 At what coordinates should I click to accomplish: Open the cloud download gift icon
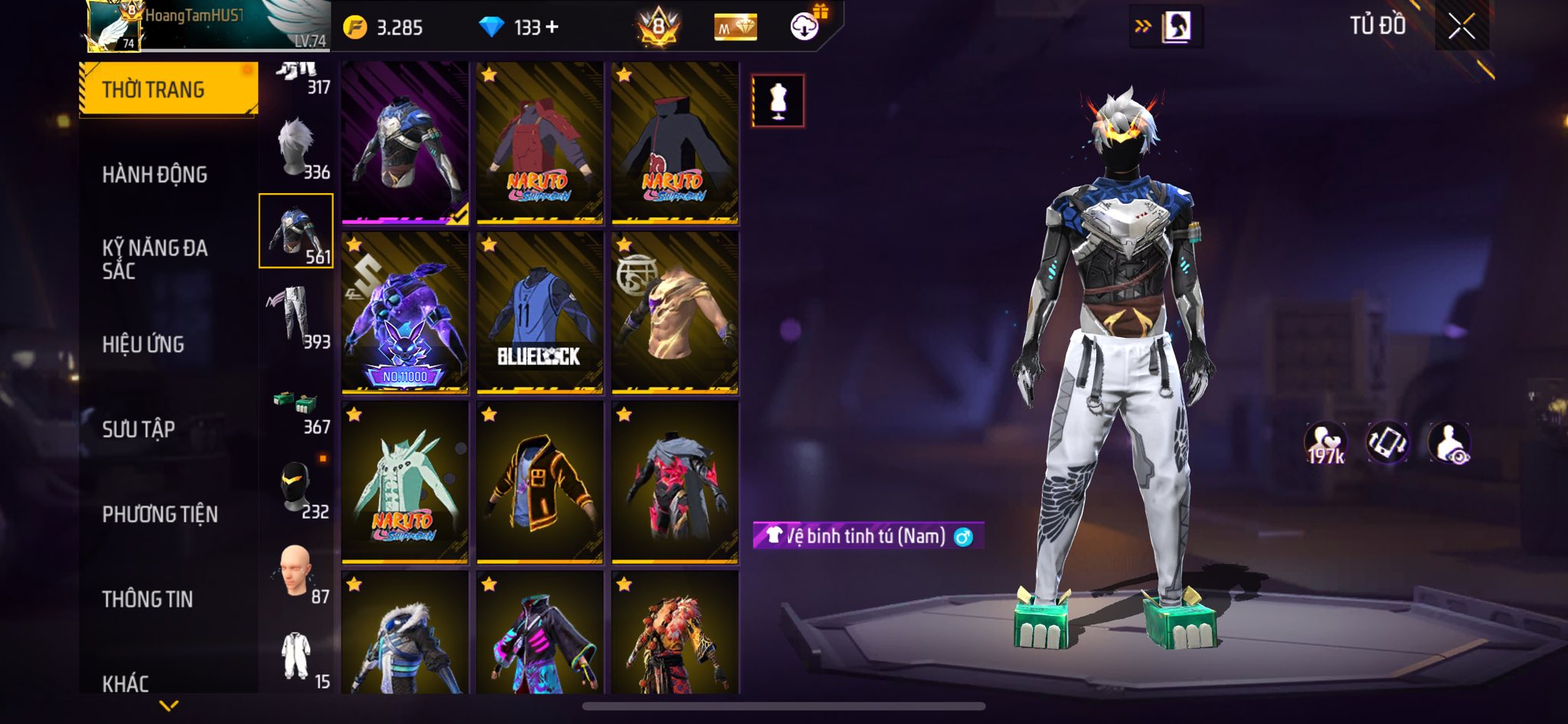tap(805, 27)
